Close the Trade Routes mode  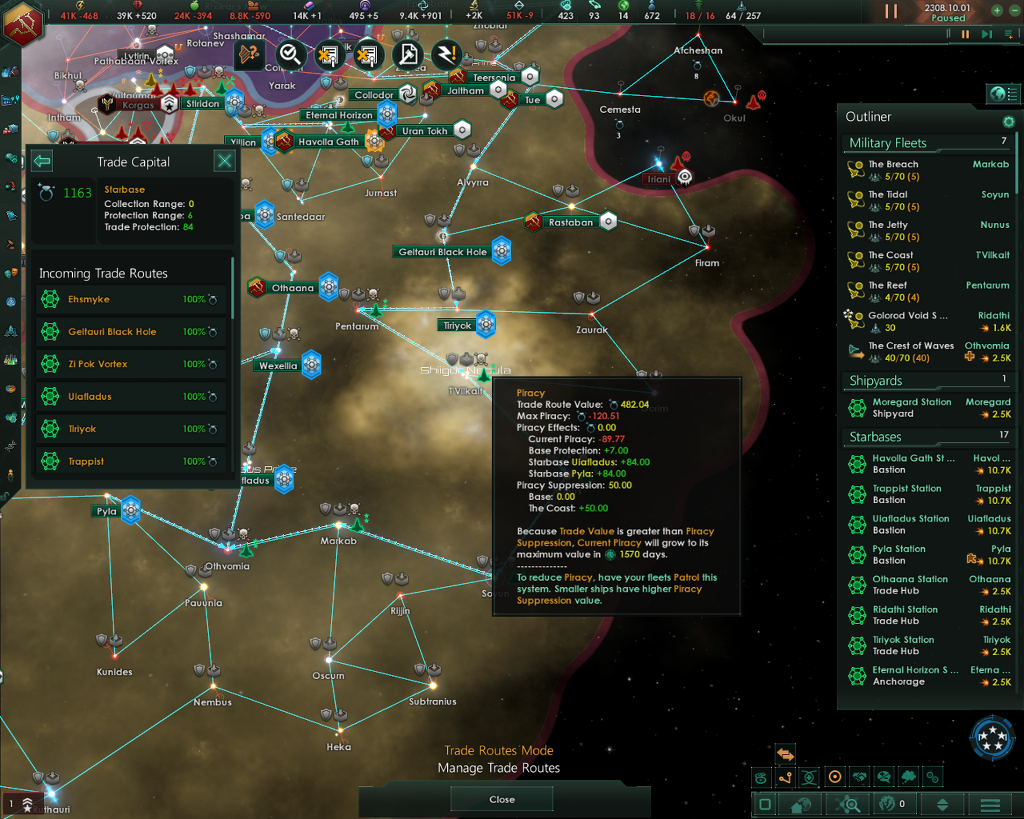click(502, 799)
